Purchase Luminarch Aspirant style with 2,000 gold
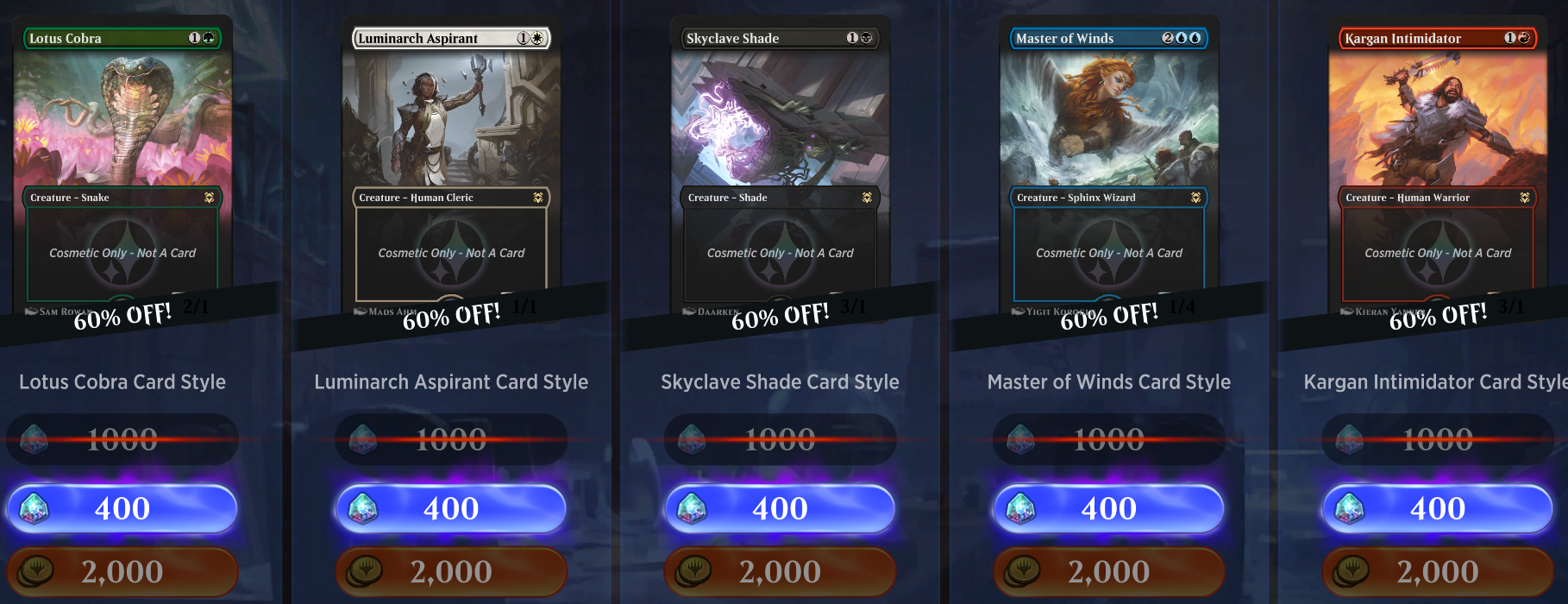The width and height of the screenshot is (1568, 604). (x=451, y=571)
